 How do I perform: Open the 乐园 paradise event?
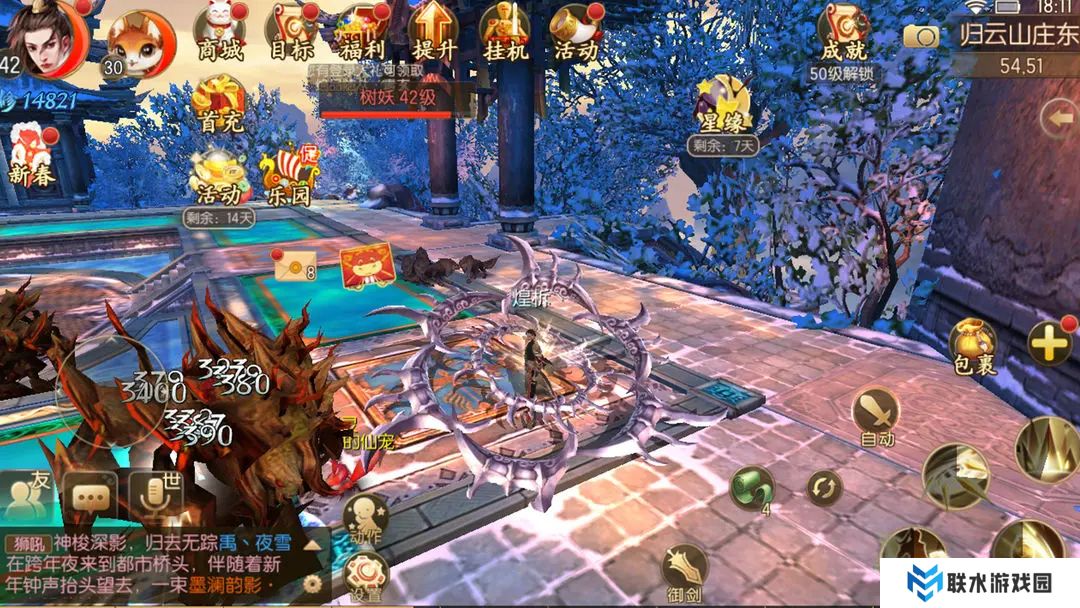(x=287, y=178)
